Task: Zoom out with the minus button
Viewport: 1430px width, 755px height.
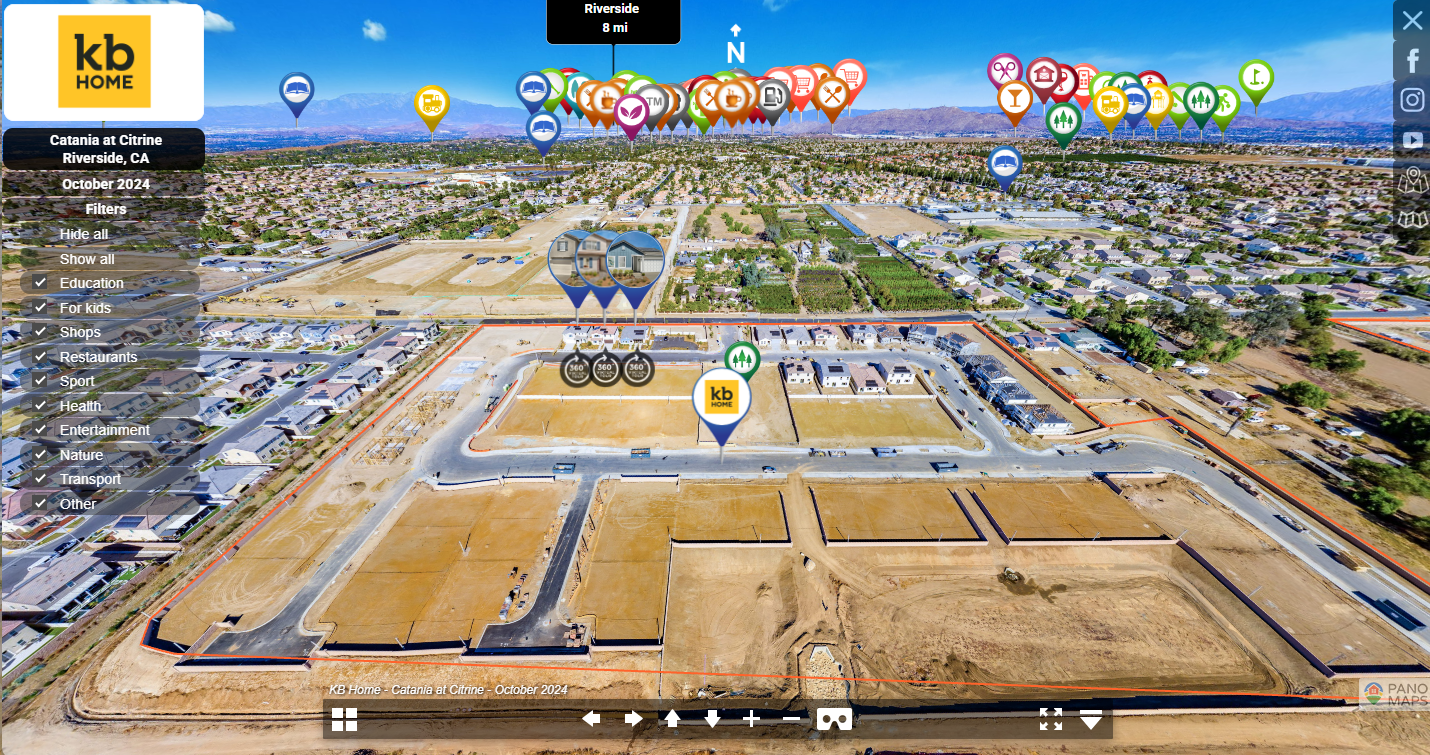Action: coord(791,719)
